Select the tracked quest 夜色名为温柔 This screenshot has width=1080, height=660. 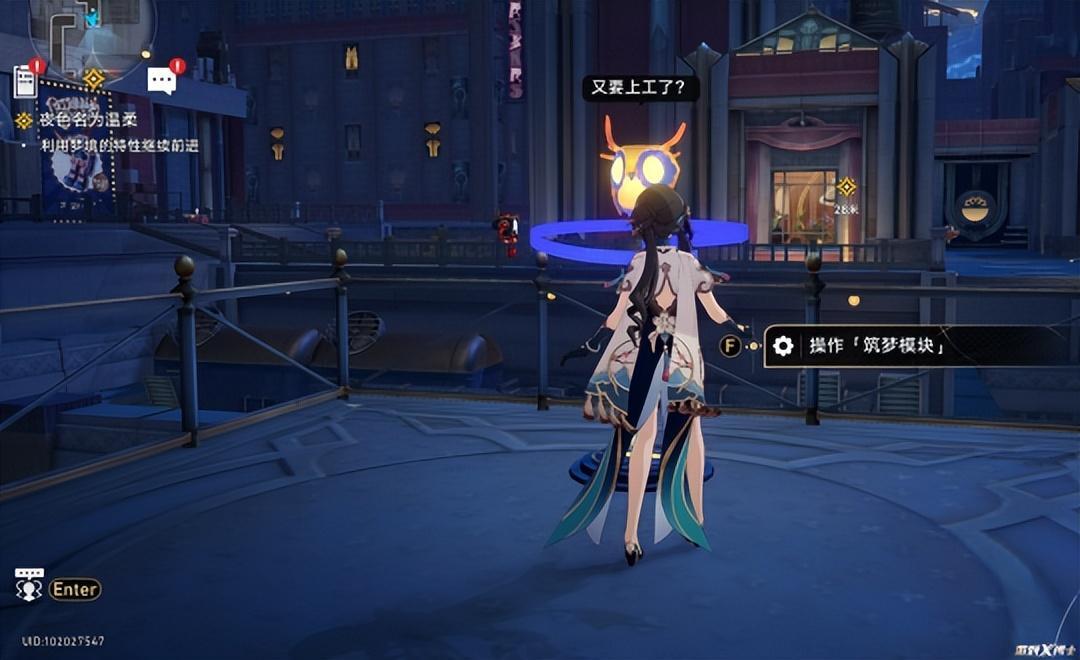(x=88, y=121)
